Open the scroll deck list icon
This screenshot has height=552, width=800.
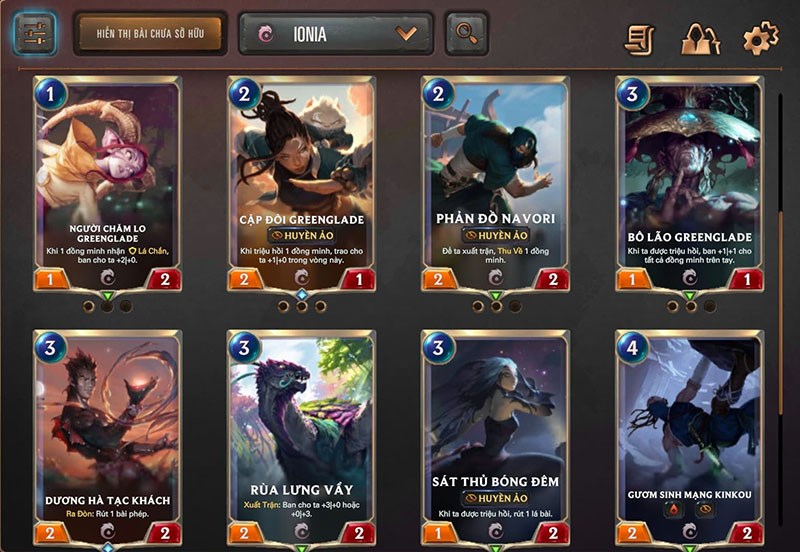[x=640, y=39]
